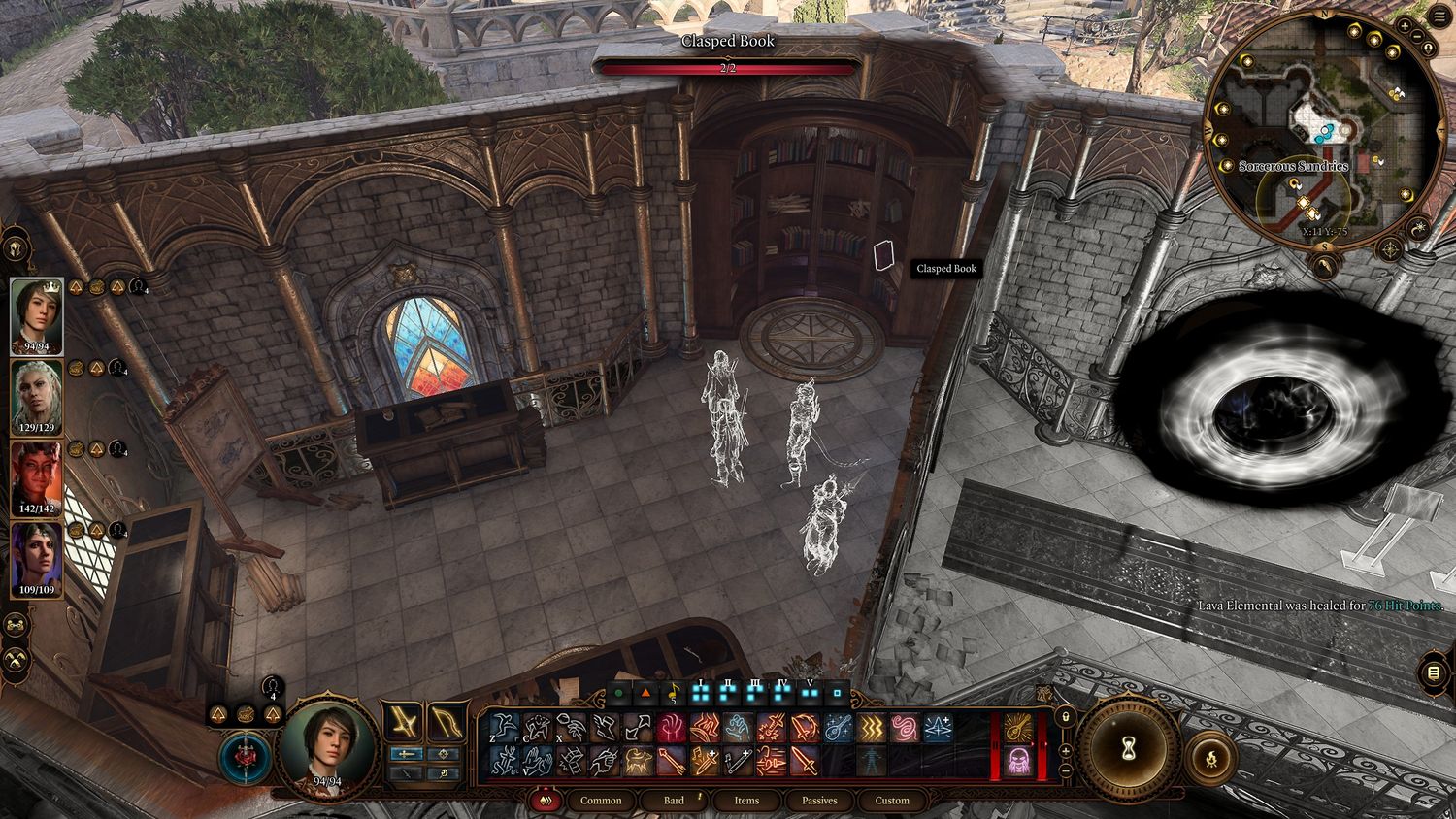Select the ranged bow weapon slot

(x=445, y=722)
